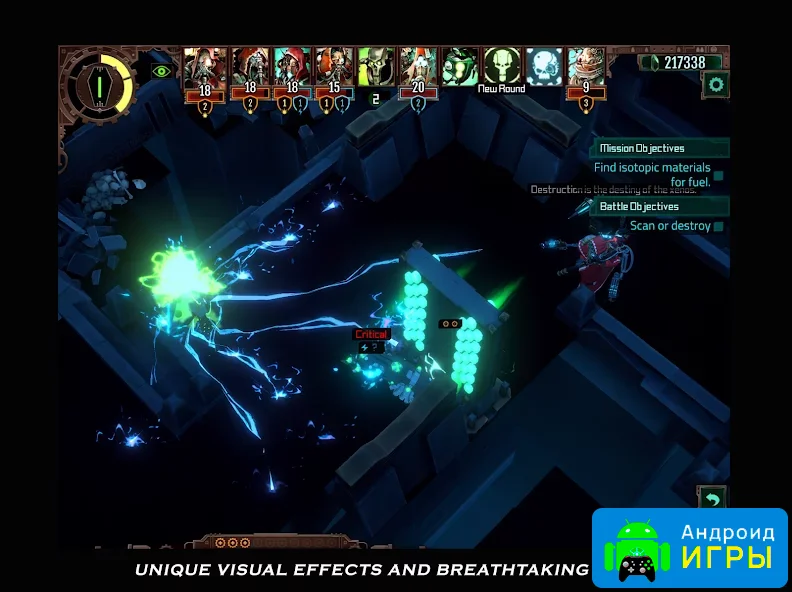Open the Battle Objectives header
Viewport: 792px width, 592px height.
click(x=660, y=206)
